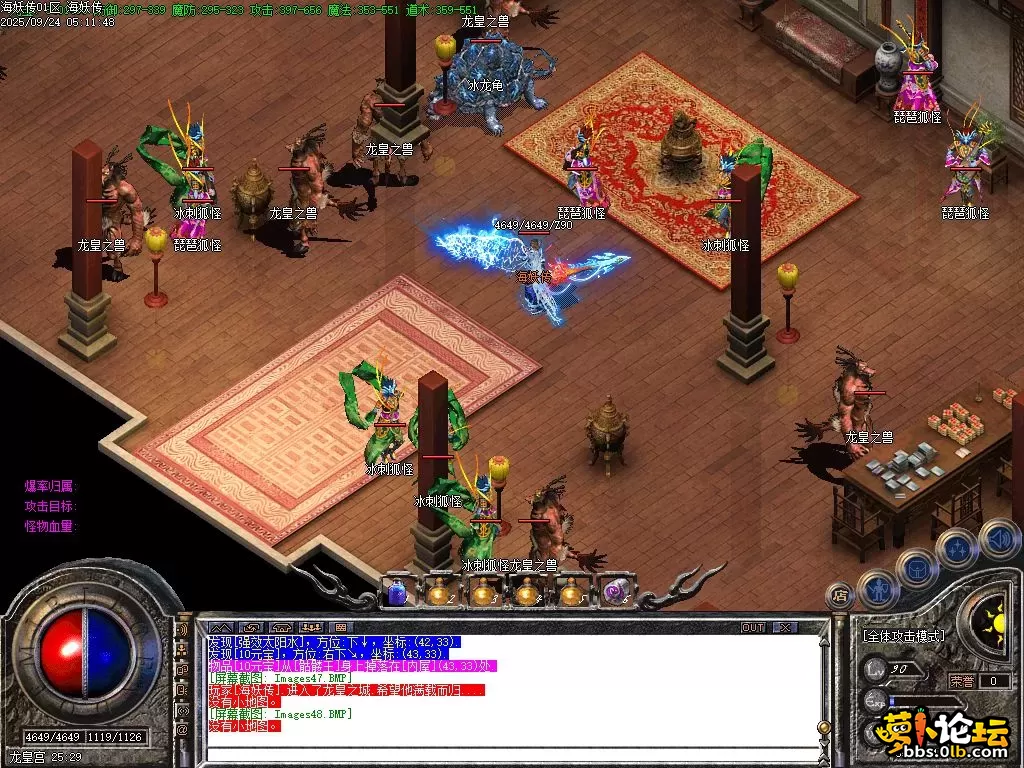Open the sparkle skills round button
Viewport: 1024px width, 768px height.
(x=957, y=548)
